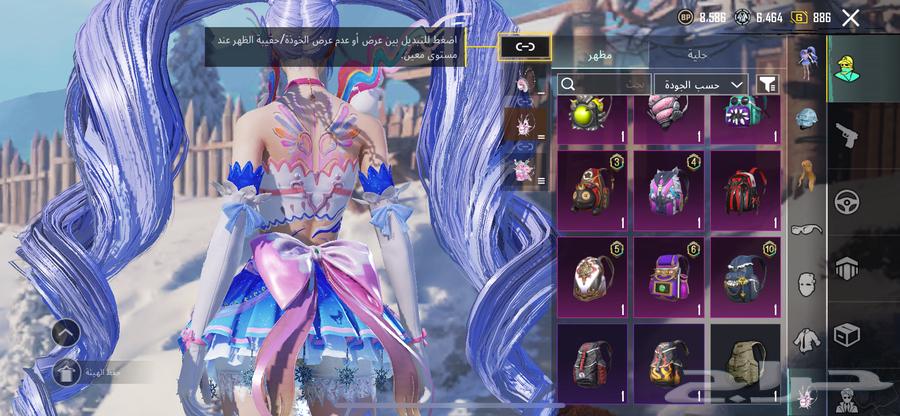The image size is (900, 416).
Task: Toggle helmet/backpack display link button
Action: point(525,46)
